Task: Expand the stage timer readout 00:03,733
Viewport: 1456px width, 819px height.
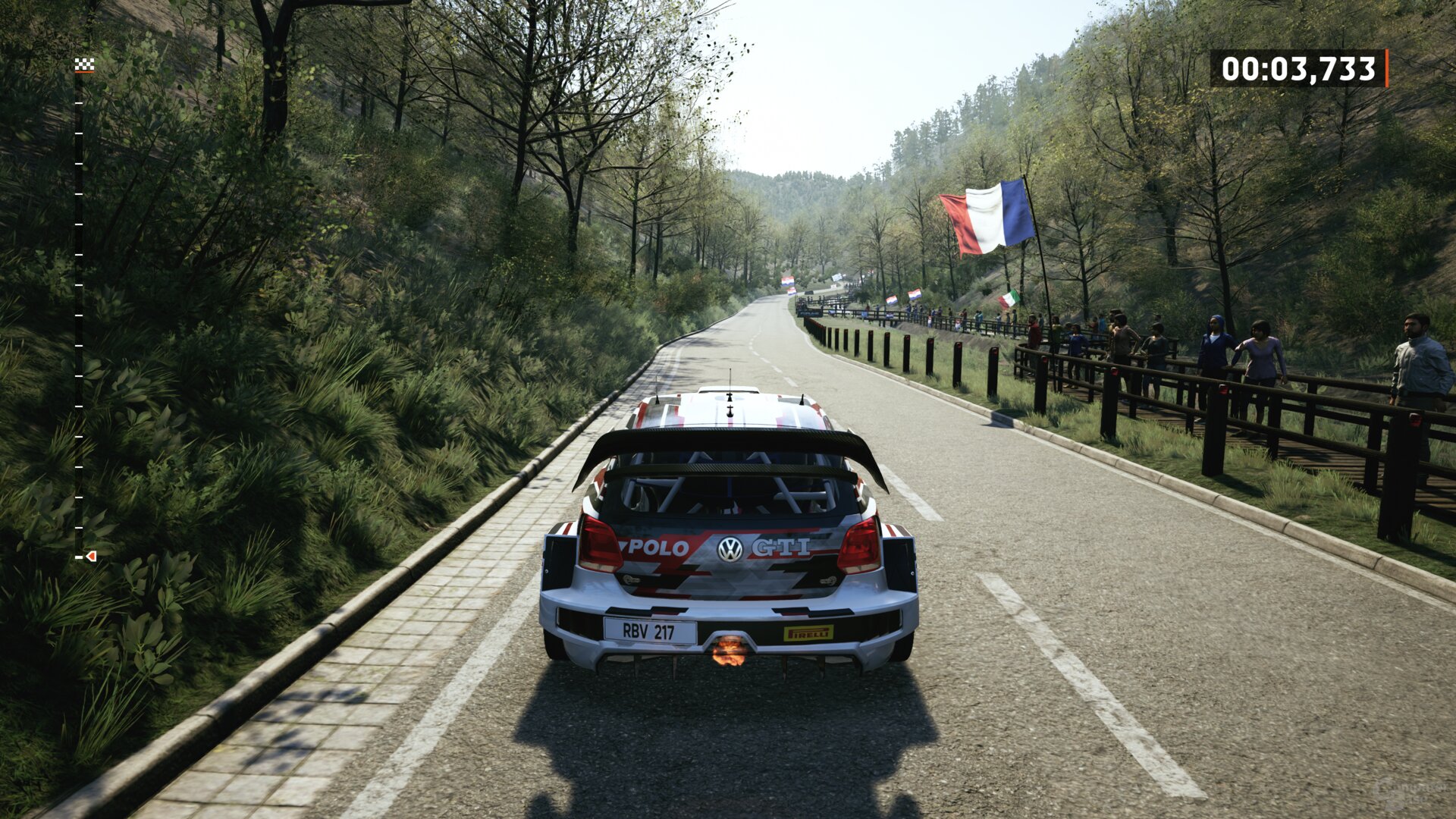Action: (1301, 68)
